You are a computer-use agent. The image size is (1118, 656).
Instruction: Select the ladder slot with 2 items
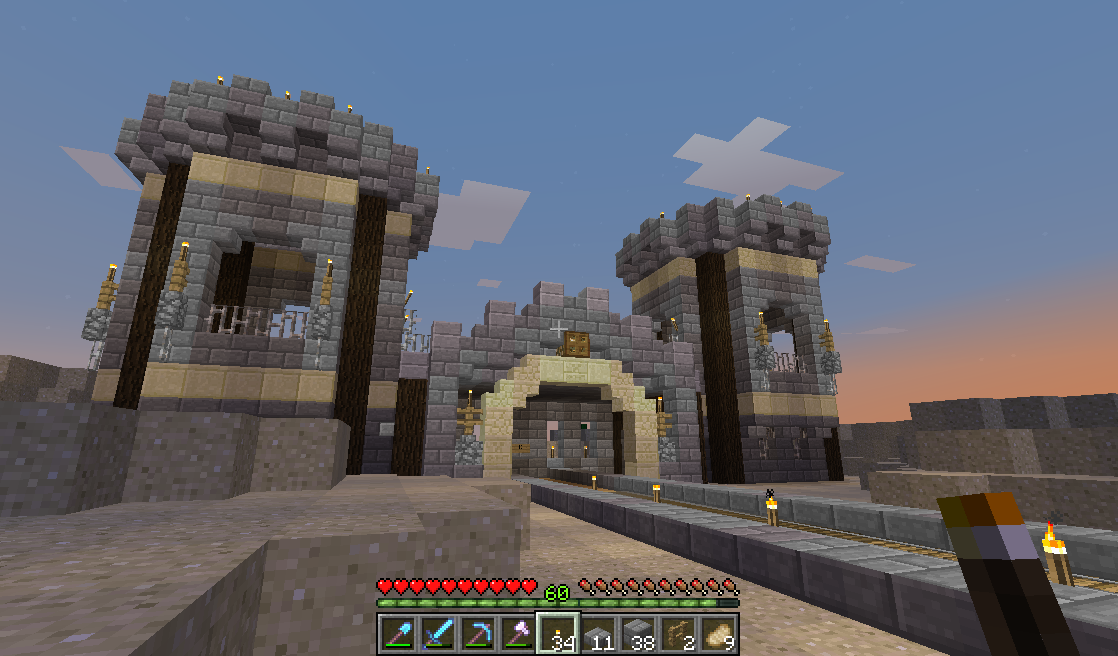pyautogui.click(x=679, y=634)
